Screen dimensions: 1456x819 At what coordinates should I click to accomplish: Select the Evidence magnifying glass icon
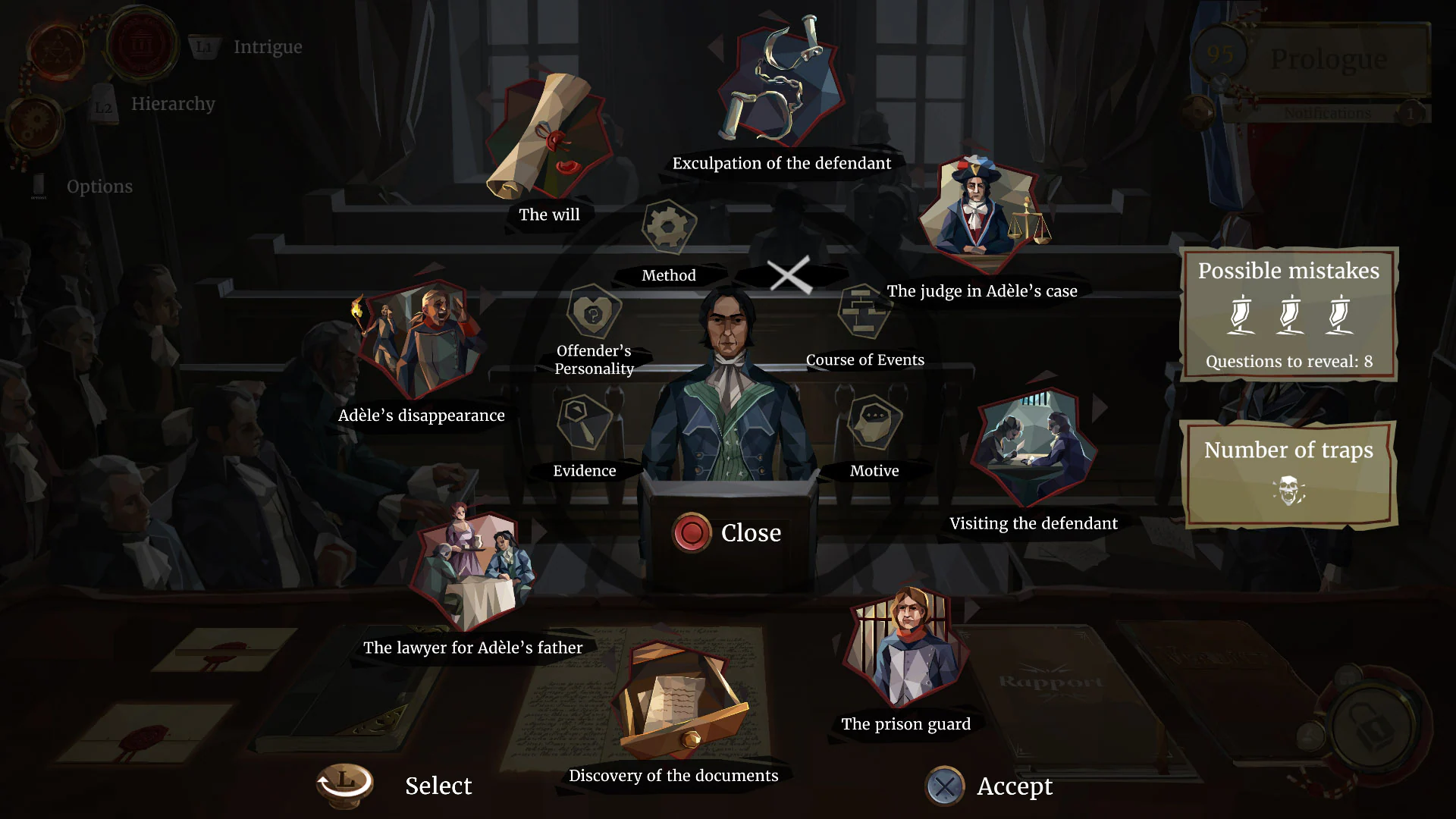[x=584, y=422]
